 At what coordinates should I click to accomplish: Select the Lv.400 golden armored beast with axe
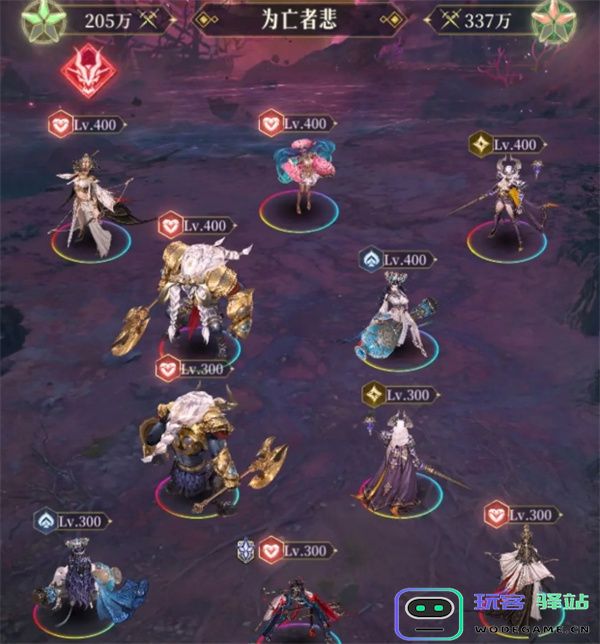[192, 296]
